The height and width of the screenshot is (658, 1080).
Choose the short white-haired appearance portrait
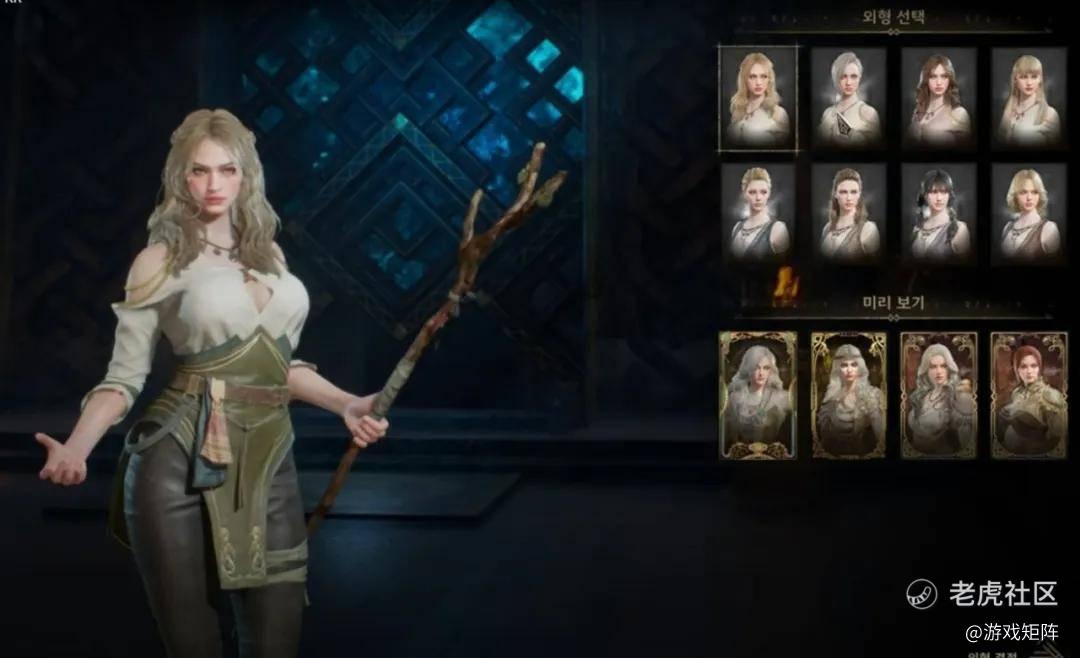[x=848, y=98]
